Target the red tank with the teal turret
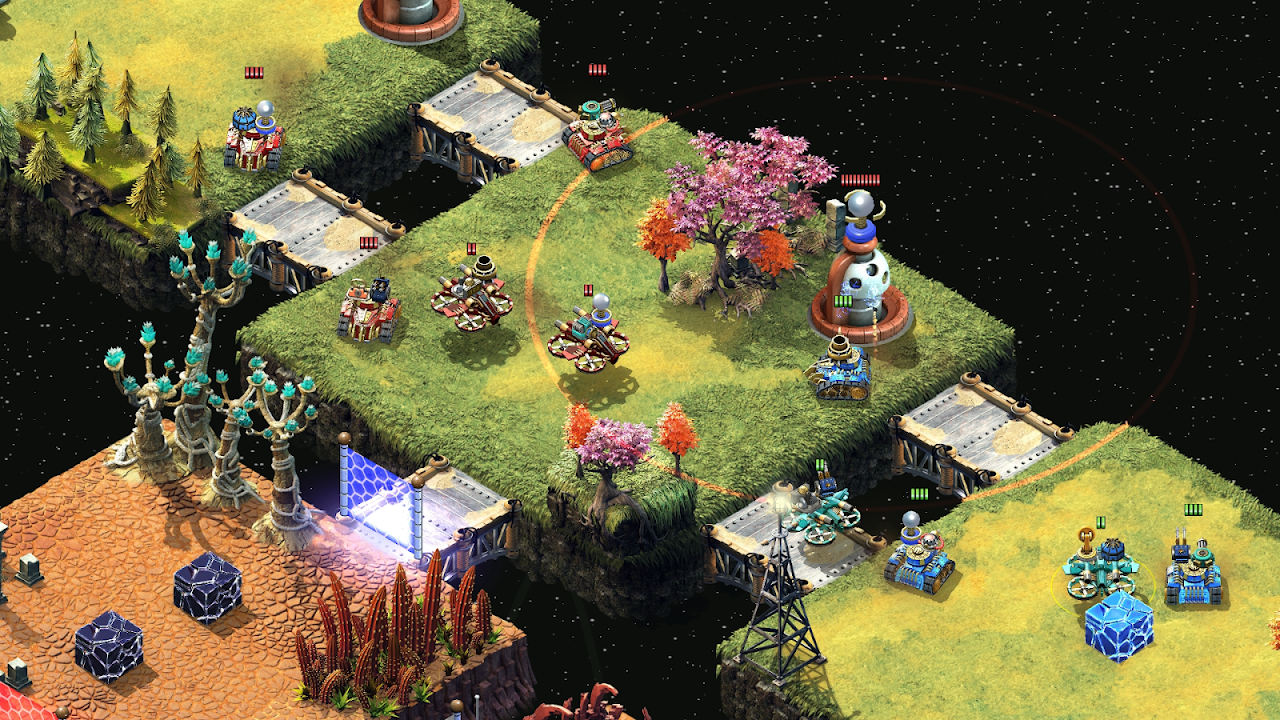The height and width of the screenshot is (720, 1280). point(596,136)
